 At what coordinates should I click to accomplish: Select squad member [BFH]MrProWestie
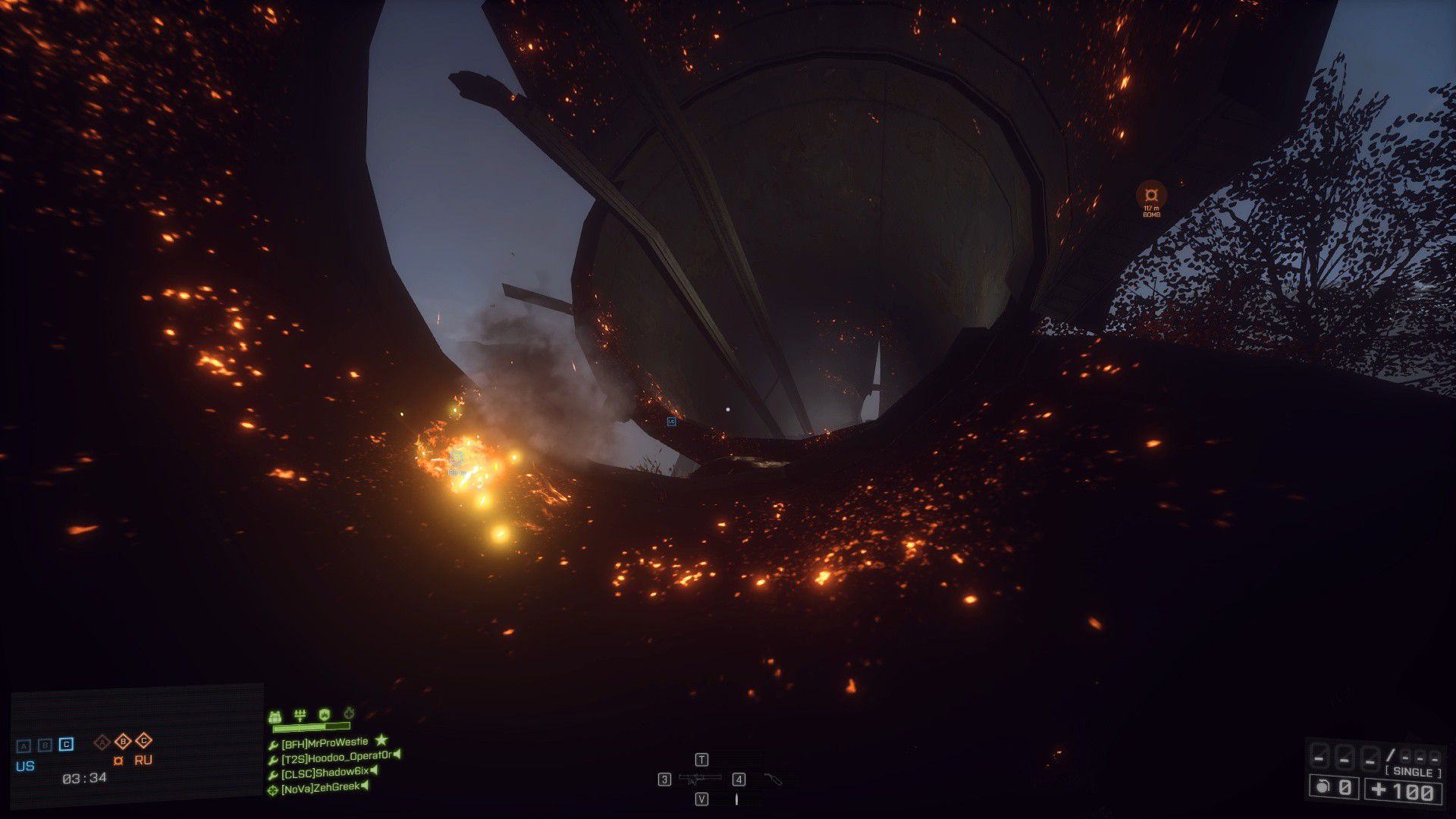tap(325, 742)
